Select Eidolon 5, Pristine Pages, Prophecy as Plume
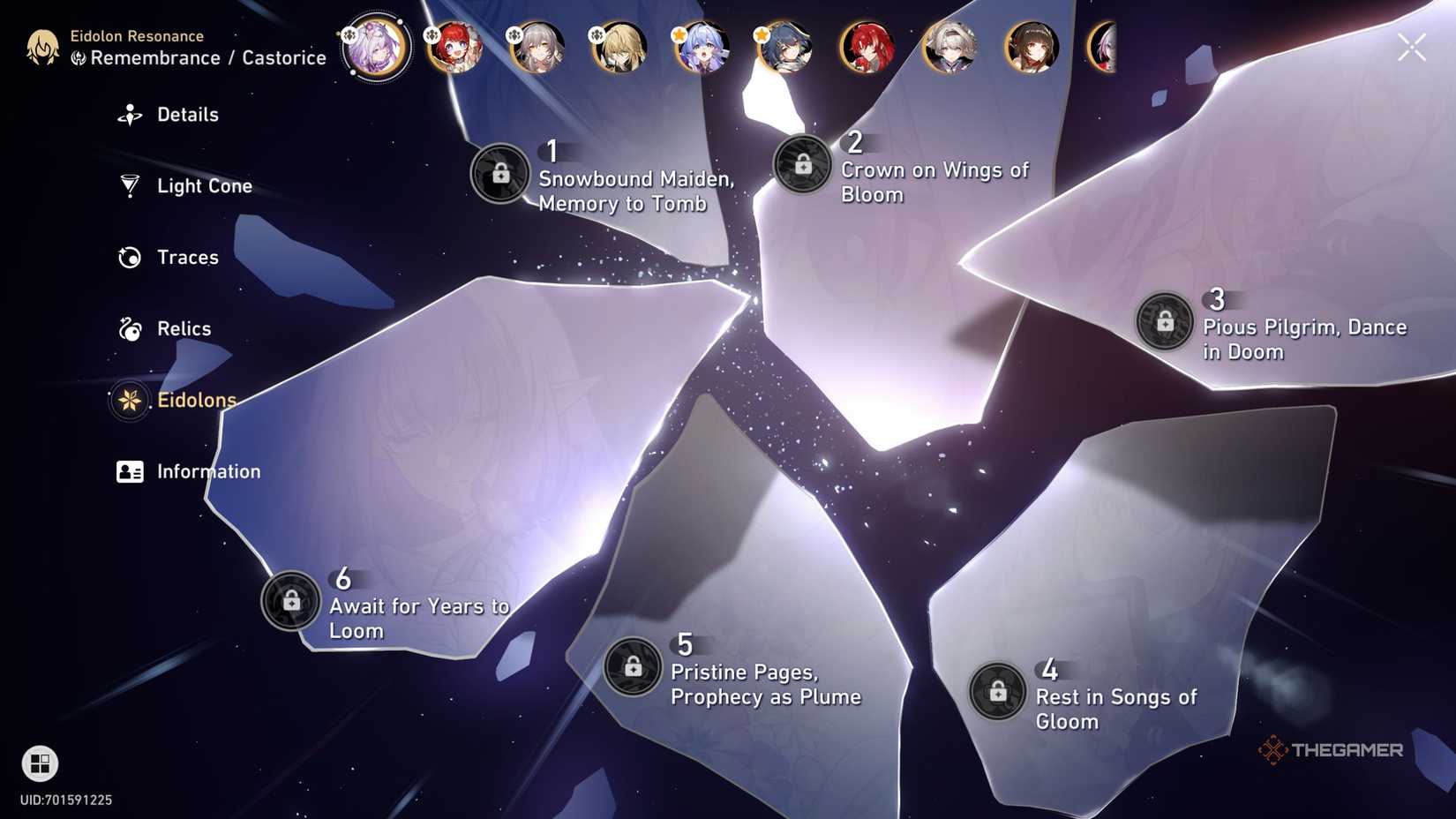This screenshot has height=819, width=1456. coord(632,665)
